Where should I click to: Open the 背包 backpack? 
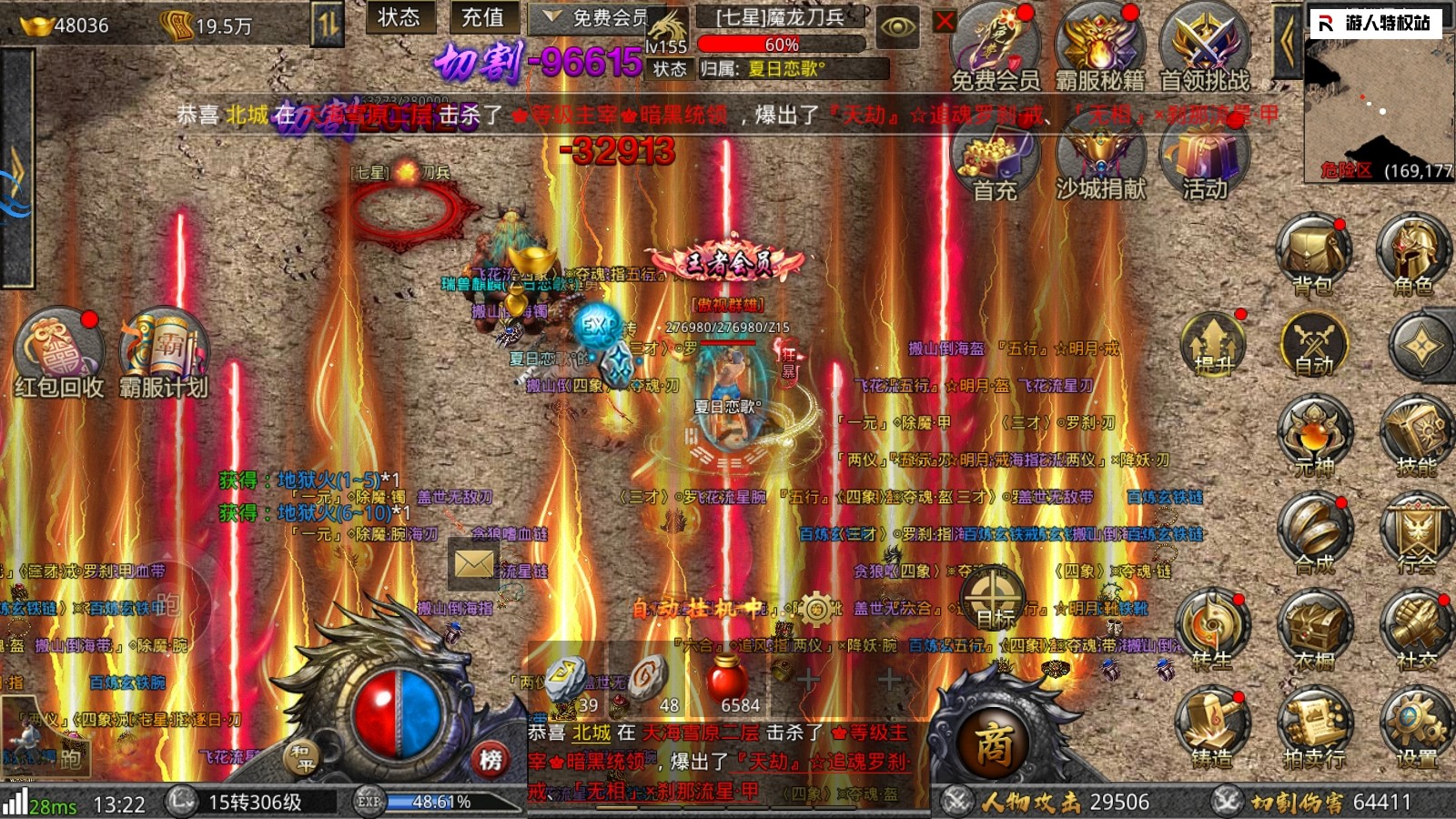pos(1312,253)
